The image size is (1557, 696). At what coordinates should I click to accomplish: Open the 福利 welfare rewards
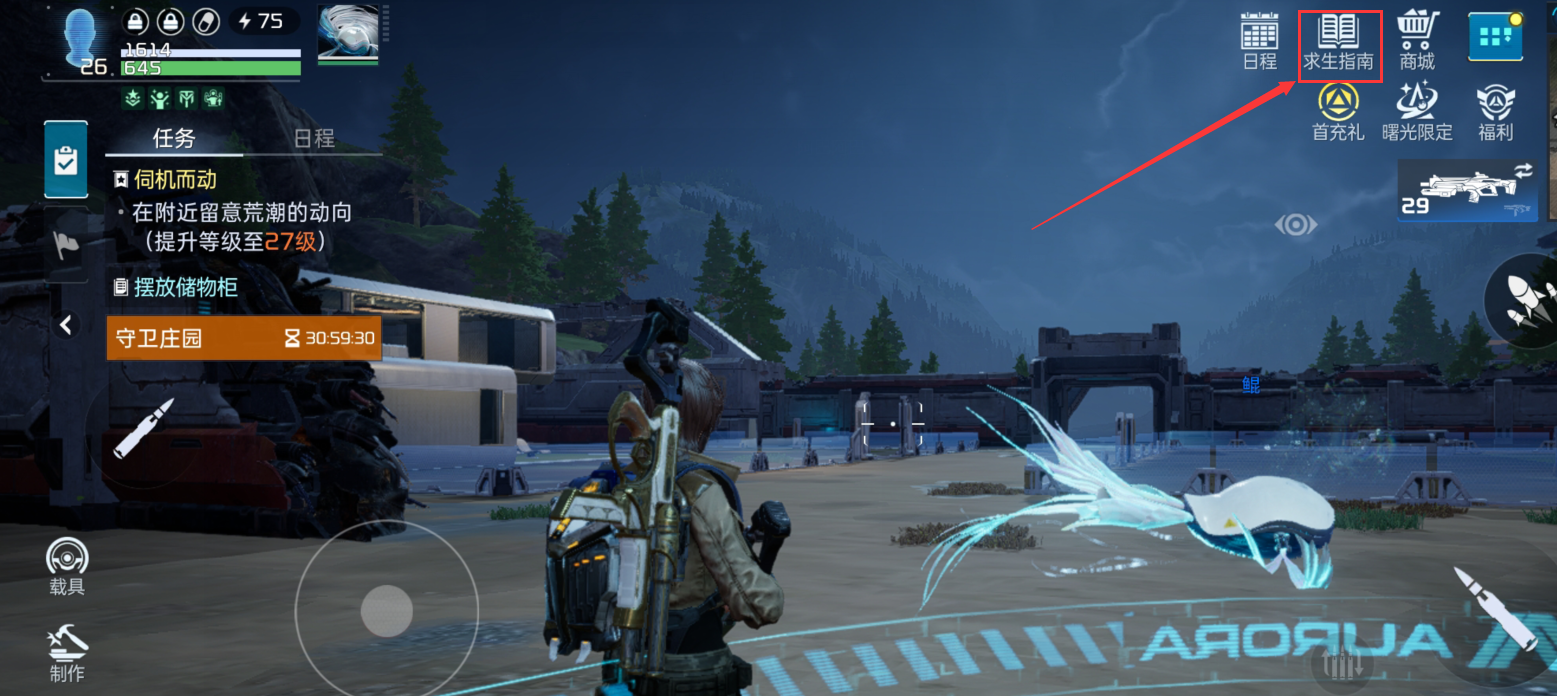click(x=1496, y=111)
